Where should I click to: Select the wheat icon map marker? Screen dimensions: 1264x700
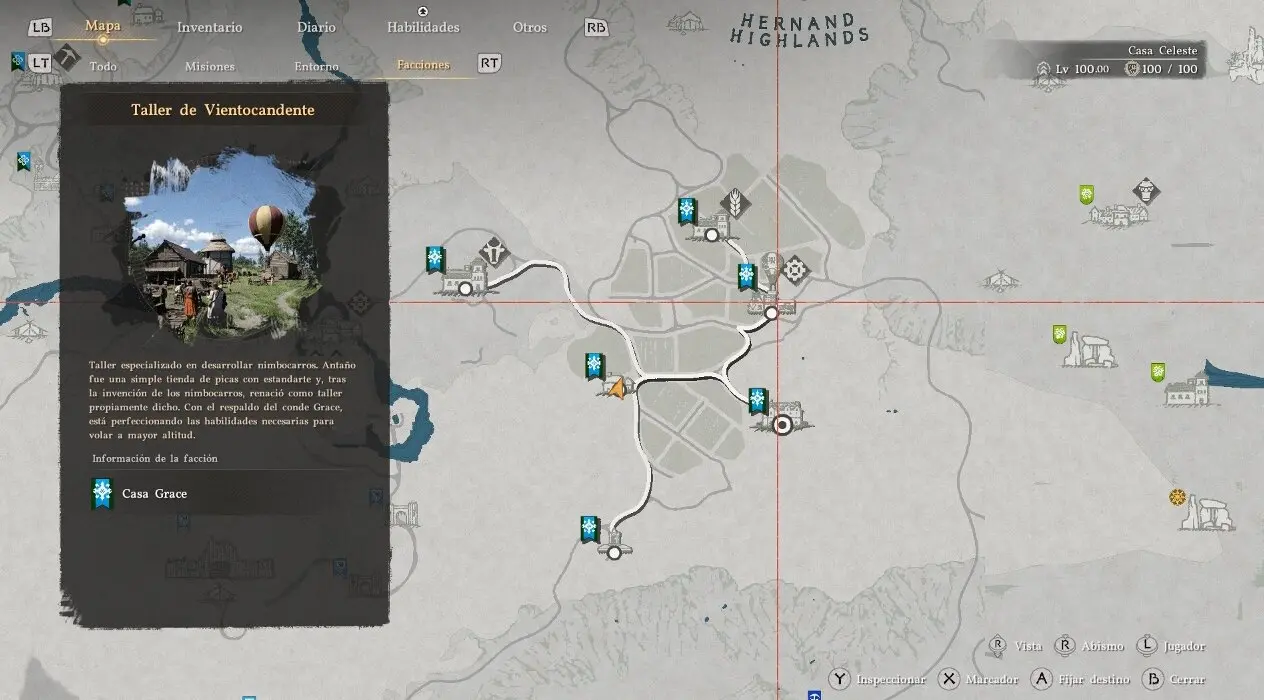(x=737, y=200)
